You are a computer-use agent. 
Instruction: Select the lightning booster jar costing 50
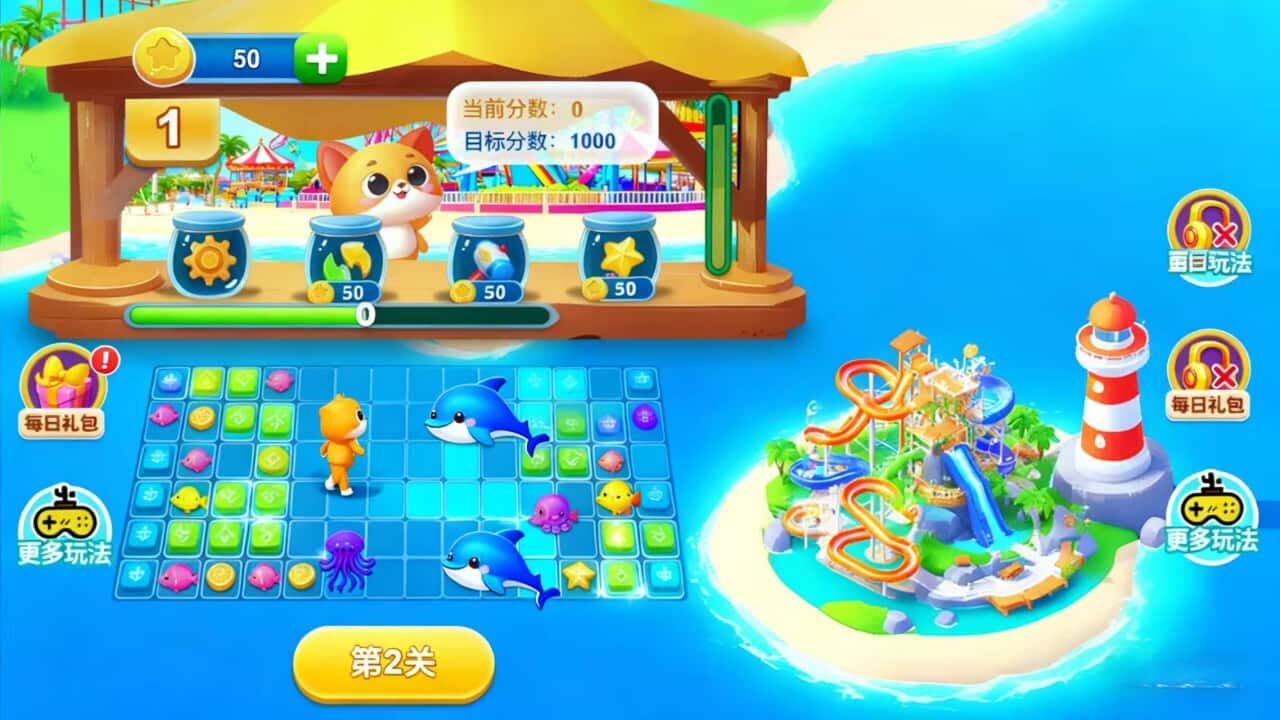click(348, 257)
